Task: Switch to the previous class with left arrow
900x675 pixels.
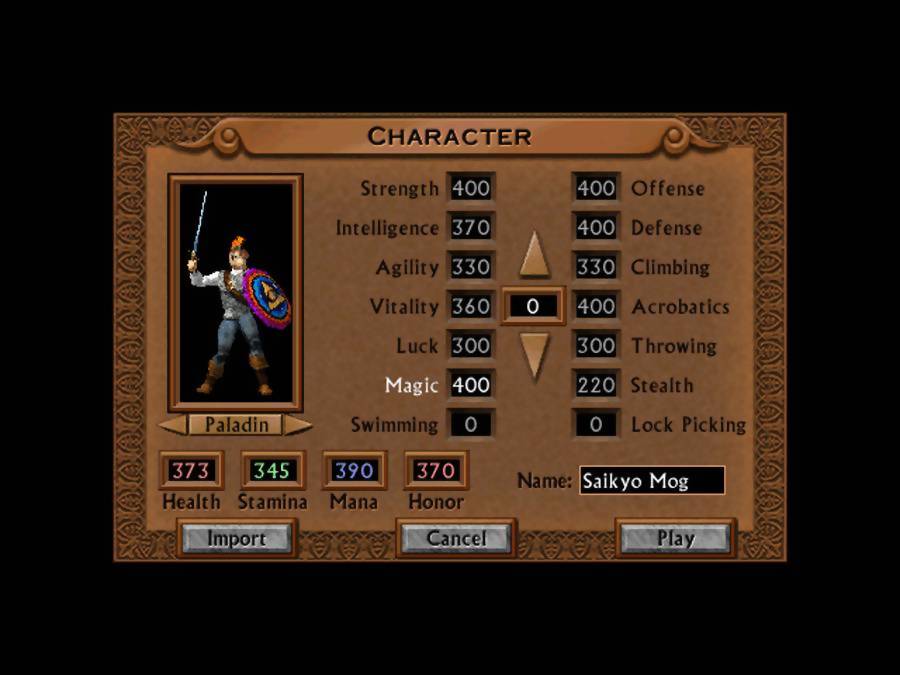Action: tap(172, 425)
